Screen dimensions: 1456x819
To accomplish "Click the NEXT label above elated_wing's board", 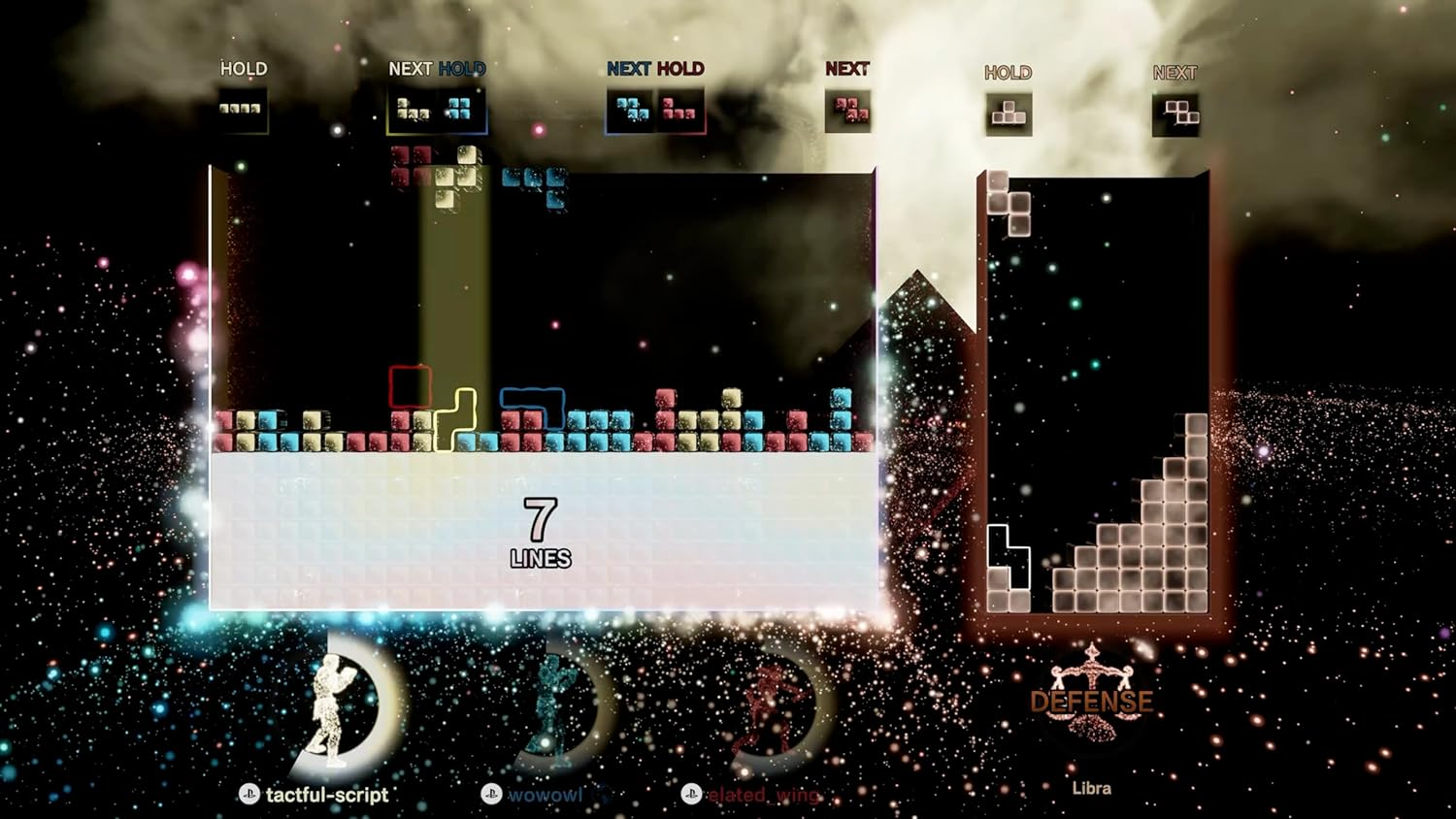I will (849, 68).
